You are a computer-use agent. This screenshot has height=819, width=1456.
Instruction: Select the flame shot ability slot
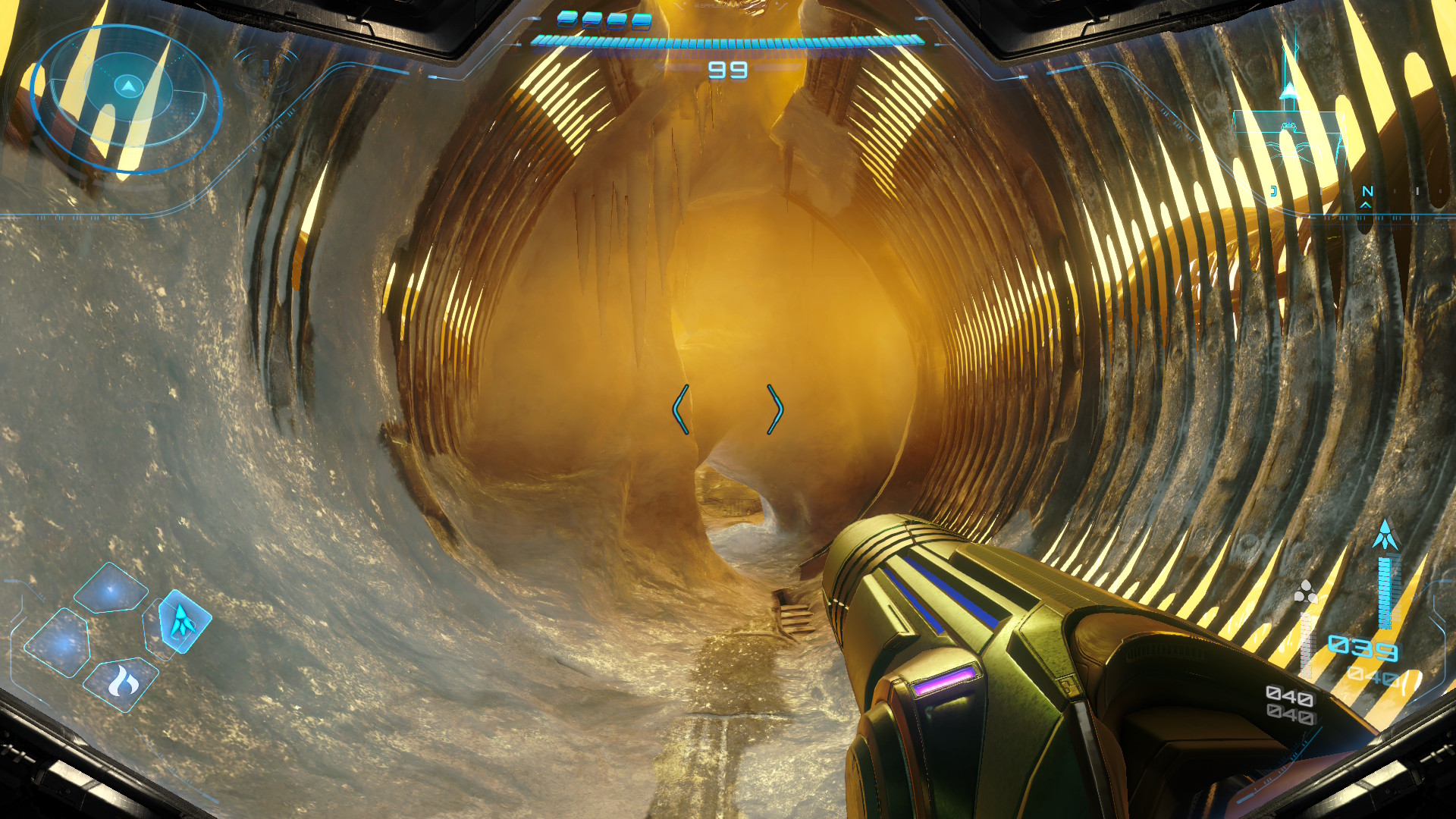(x=123, y=683)
